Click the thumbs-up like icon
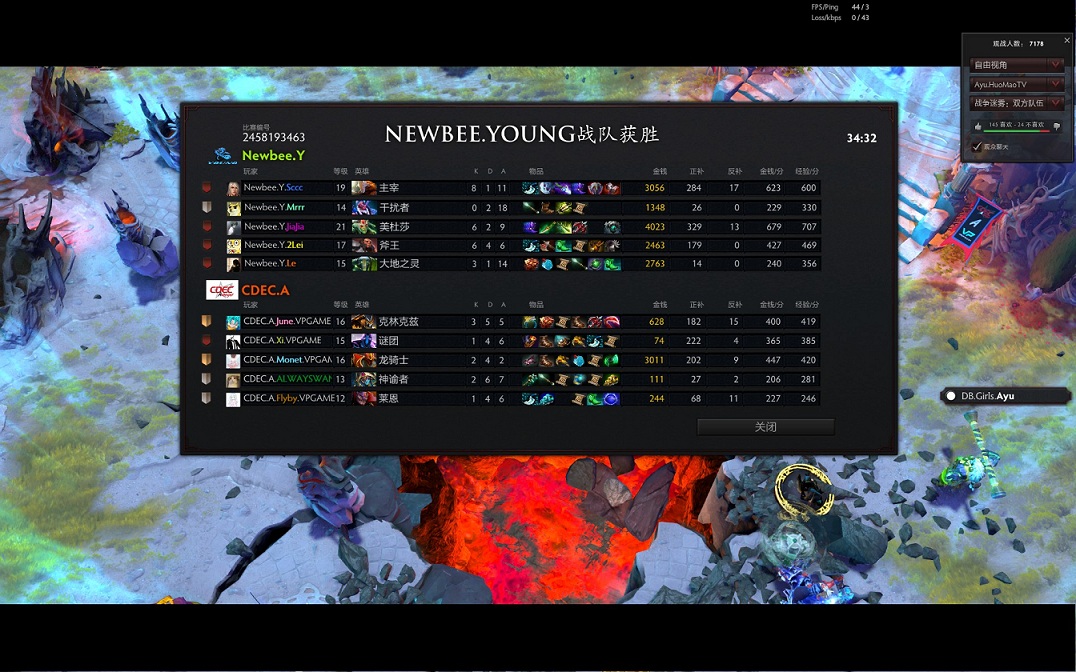Screen dimensions: 1076x672 tap(978, 126)
